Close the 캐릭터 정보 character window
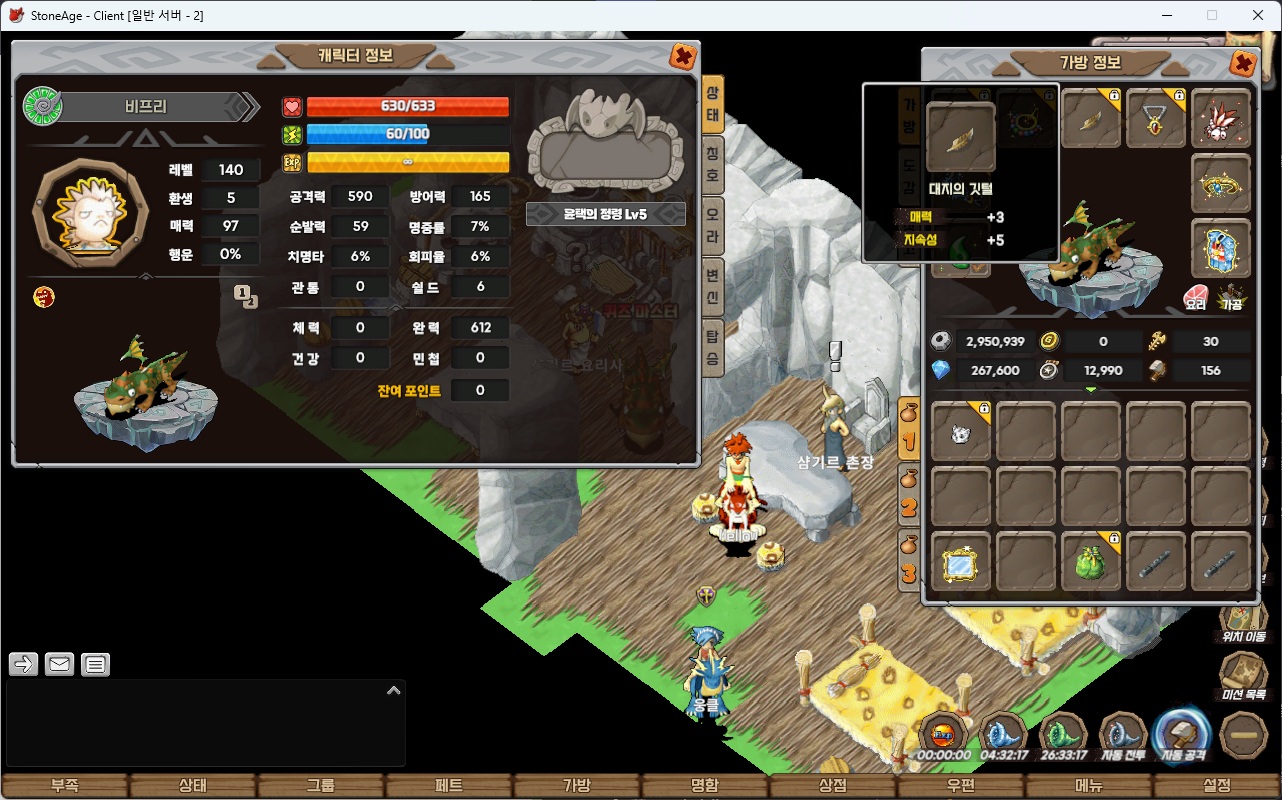 click(683, 57)
